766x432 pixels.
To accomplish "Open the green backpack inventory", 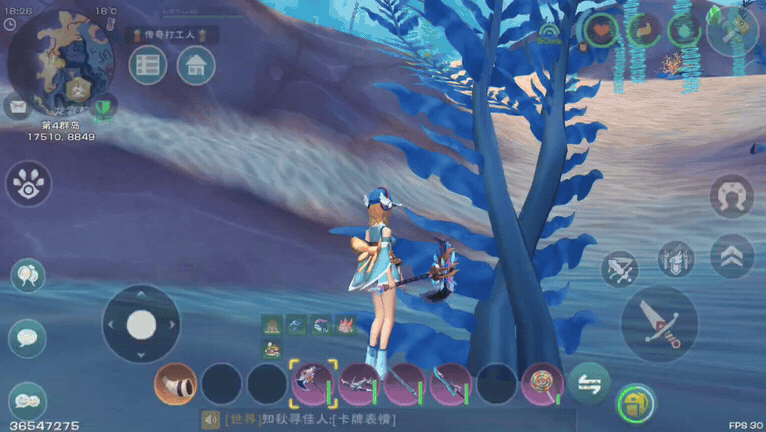I will click(635, 404).
